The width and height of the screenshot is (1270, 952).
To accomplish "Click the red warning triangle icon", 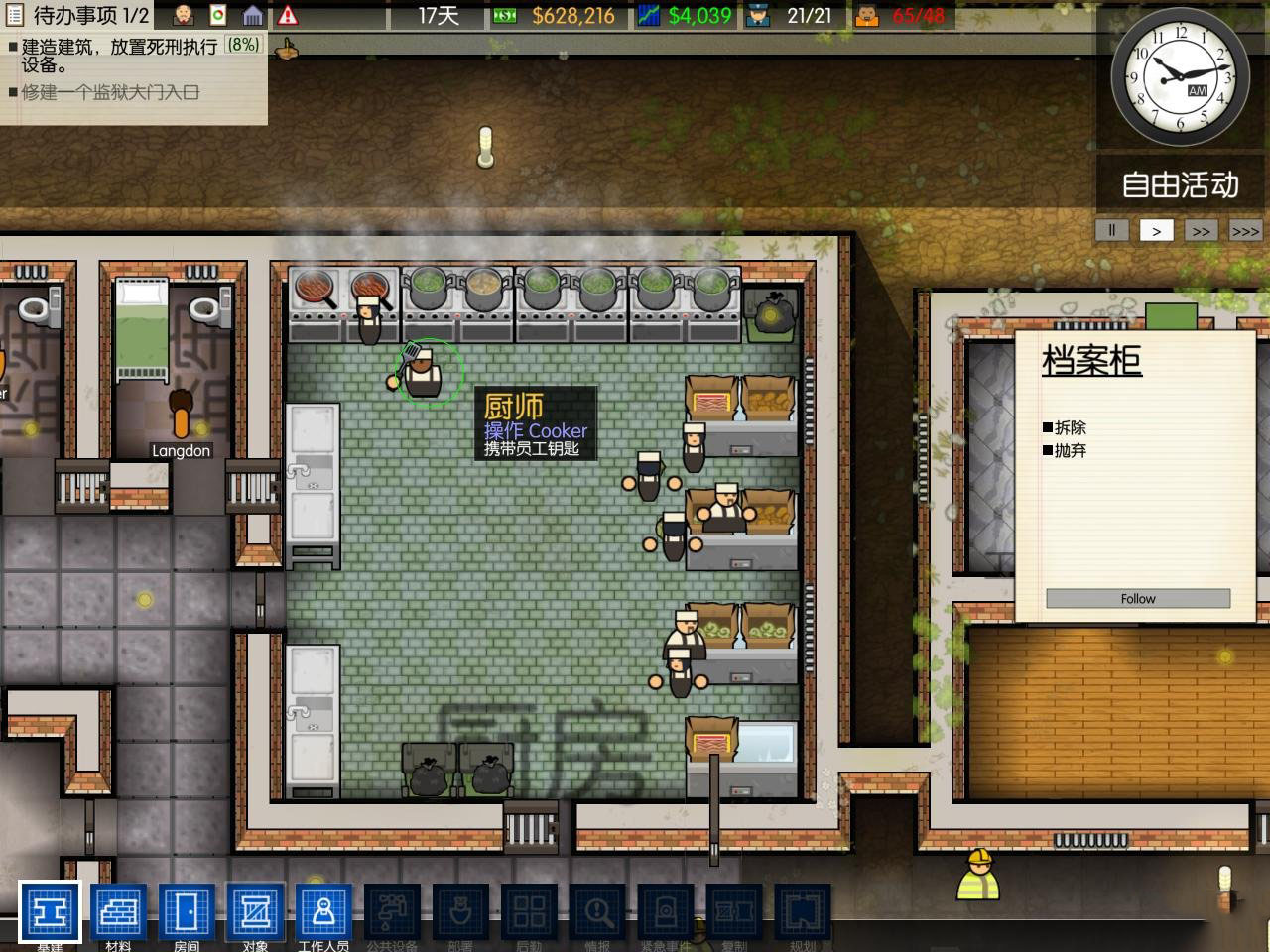I will click(x=288, y=15).
